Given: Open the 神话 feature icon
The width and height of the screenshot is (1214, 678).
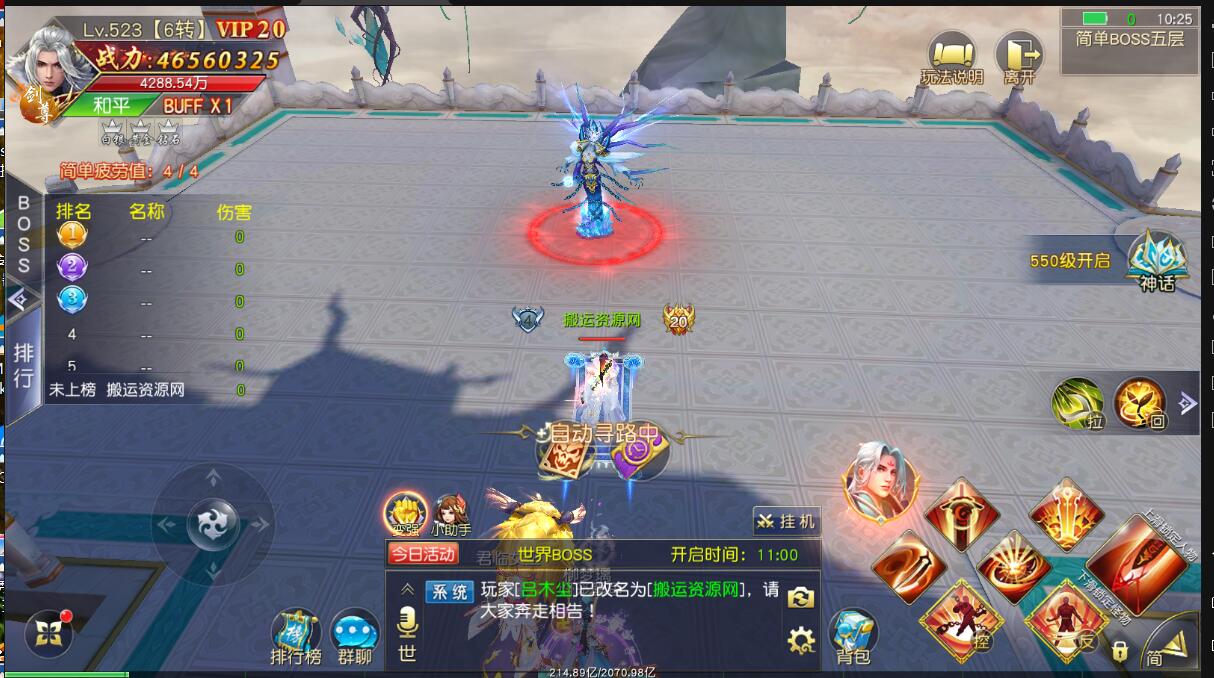Looking at the screenshot, I should tap(1157, 260).
